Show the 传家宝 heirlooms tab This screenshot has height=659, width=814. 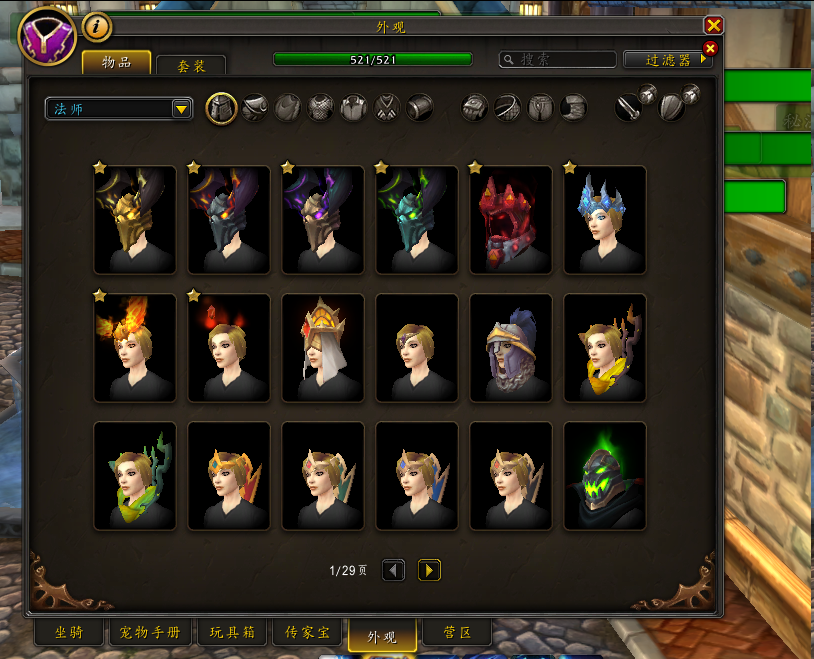307,634
